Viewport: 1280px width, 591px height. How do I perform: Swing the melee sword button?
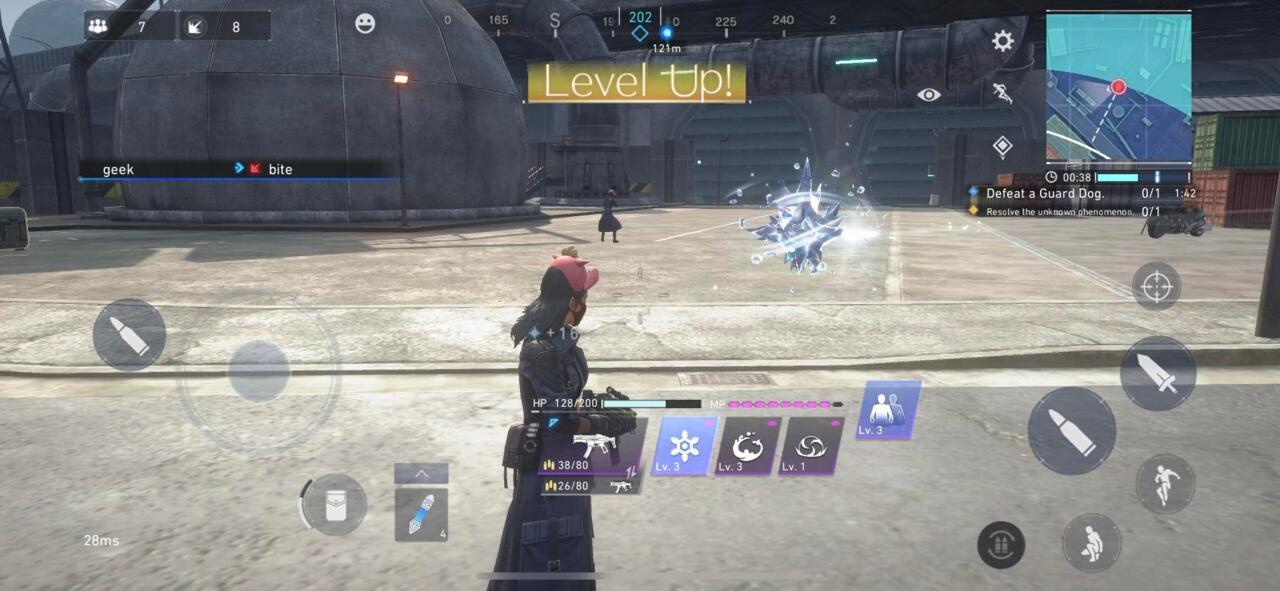tap(1158, 373)
